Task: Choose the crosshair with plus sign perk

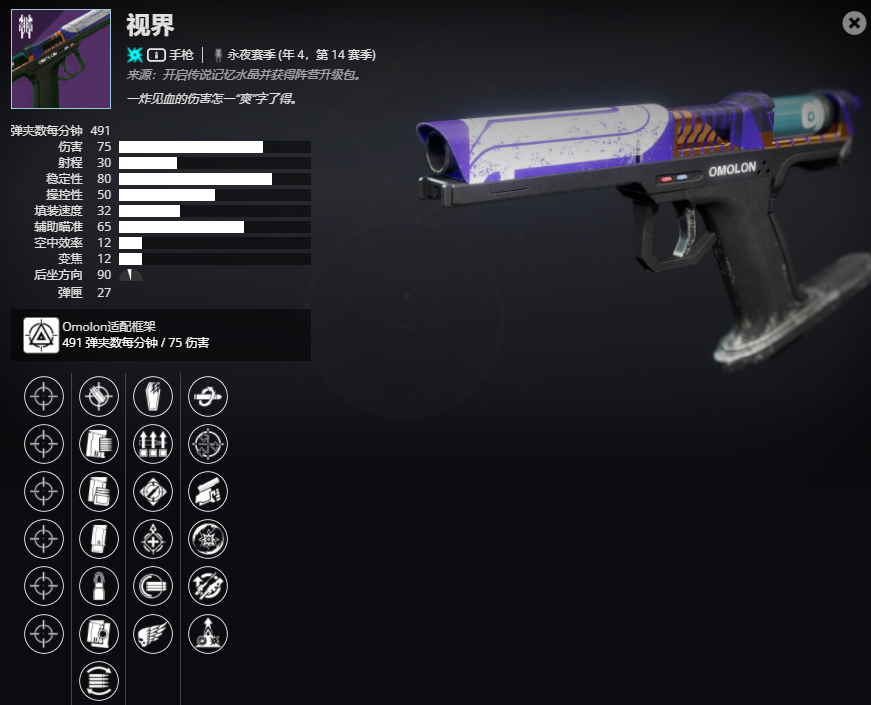Action: [x=153, y=538]
